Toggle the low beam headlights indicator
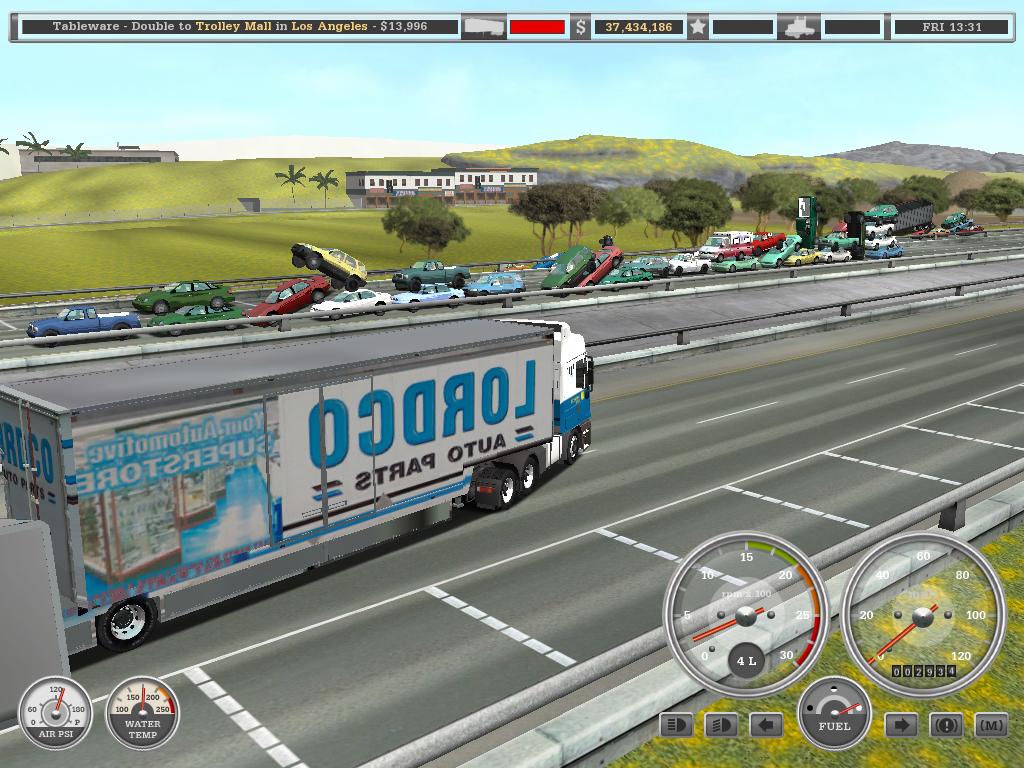Screen dimensions: 1024x768 pos(720,725)
